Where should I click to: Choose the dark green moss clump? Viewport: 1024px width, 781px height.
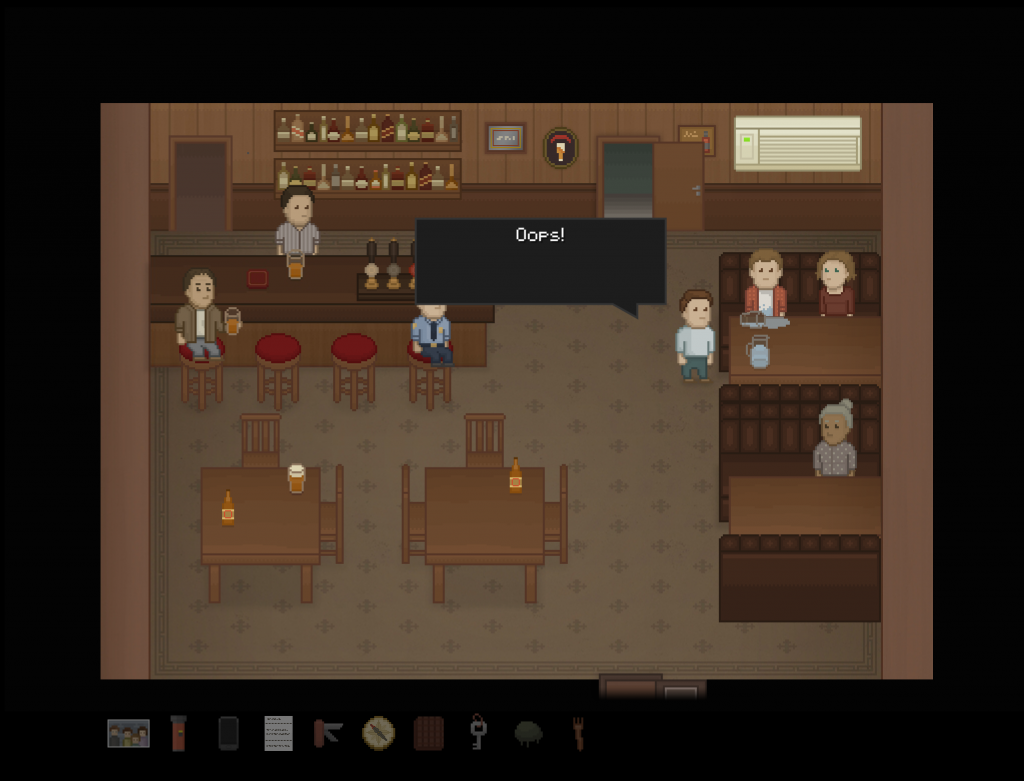[x=528, y=734]
